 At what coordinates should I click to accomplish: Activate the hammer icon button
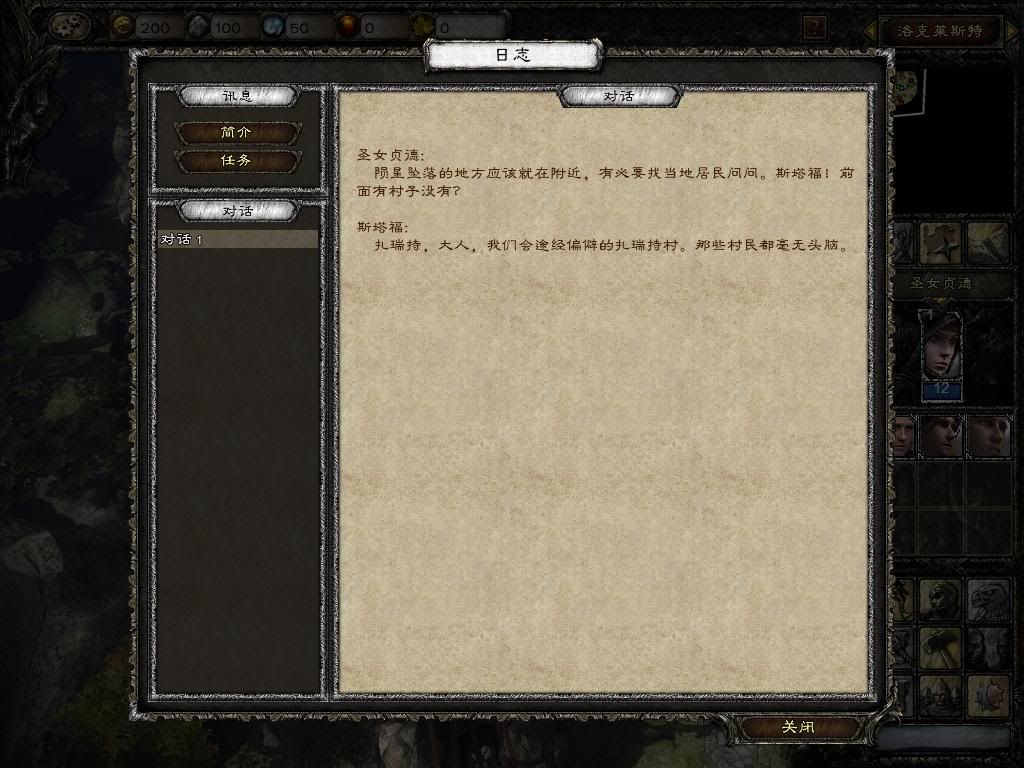[940, 647]
